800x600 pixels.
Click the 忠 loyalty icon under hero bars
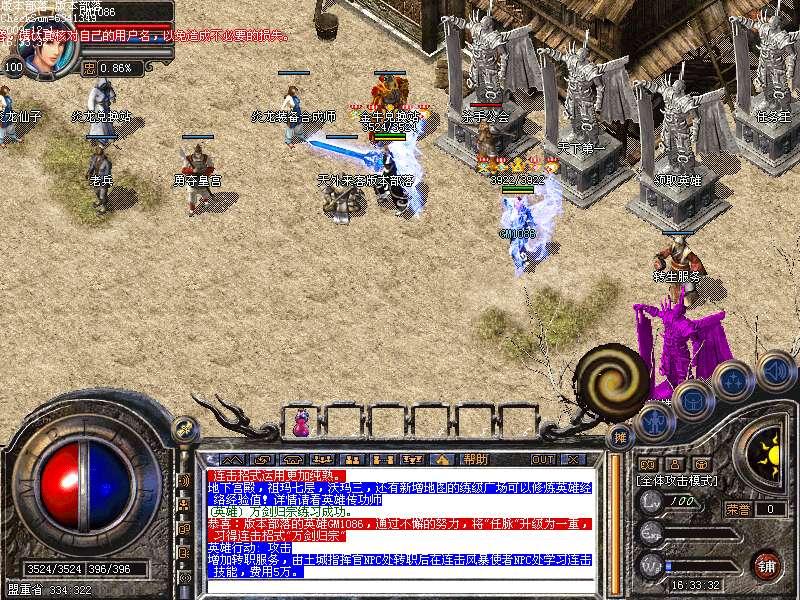89,68
